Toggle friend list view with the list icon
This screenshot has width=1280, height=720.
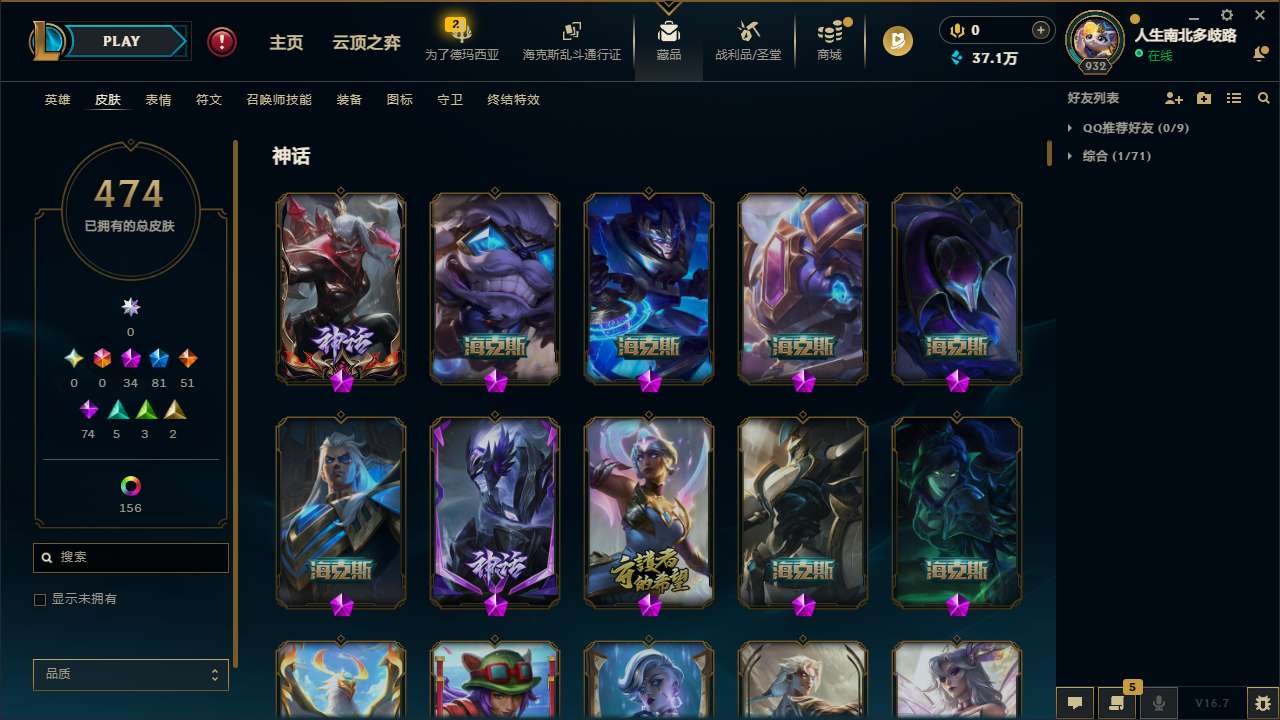coord(1234,98)
